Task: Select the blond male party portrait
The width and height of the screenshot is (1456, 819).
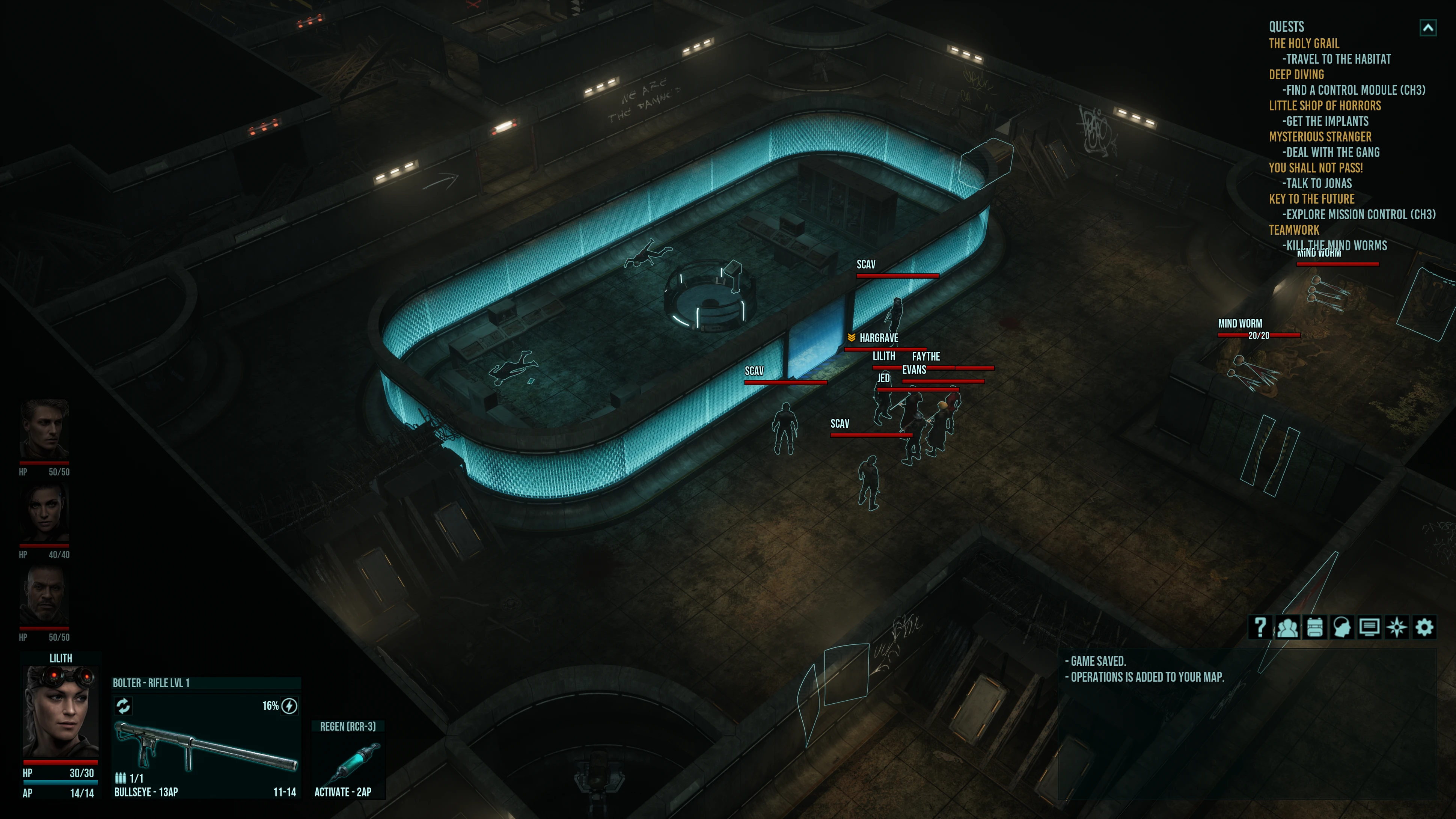Action: point(44,429)
